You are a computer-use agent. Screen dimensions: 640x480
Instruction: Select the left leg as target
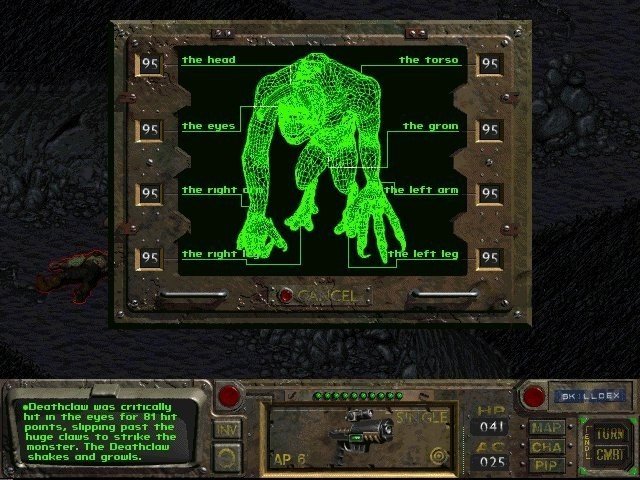(425, 254)
